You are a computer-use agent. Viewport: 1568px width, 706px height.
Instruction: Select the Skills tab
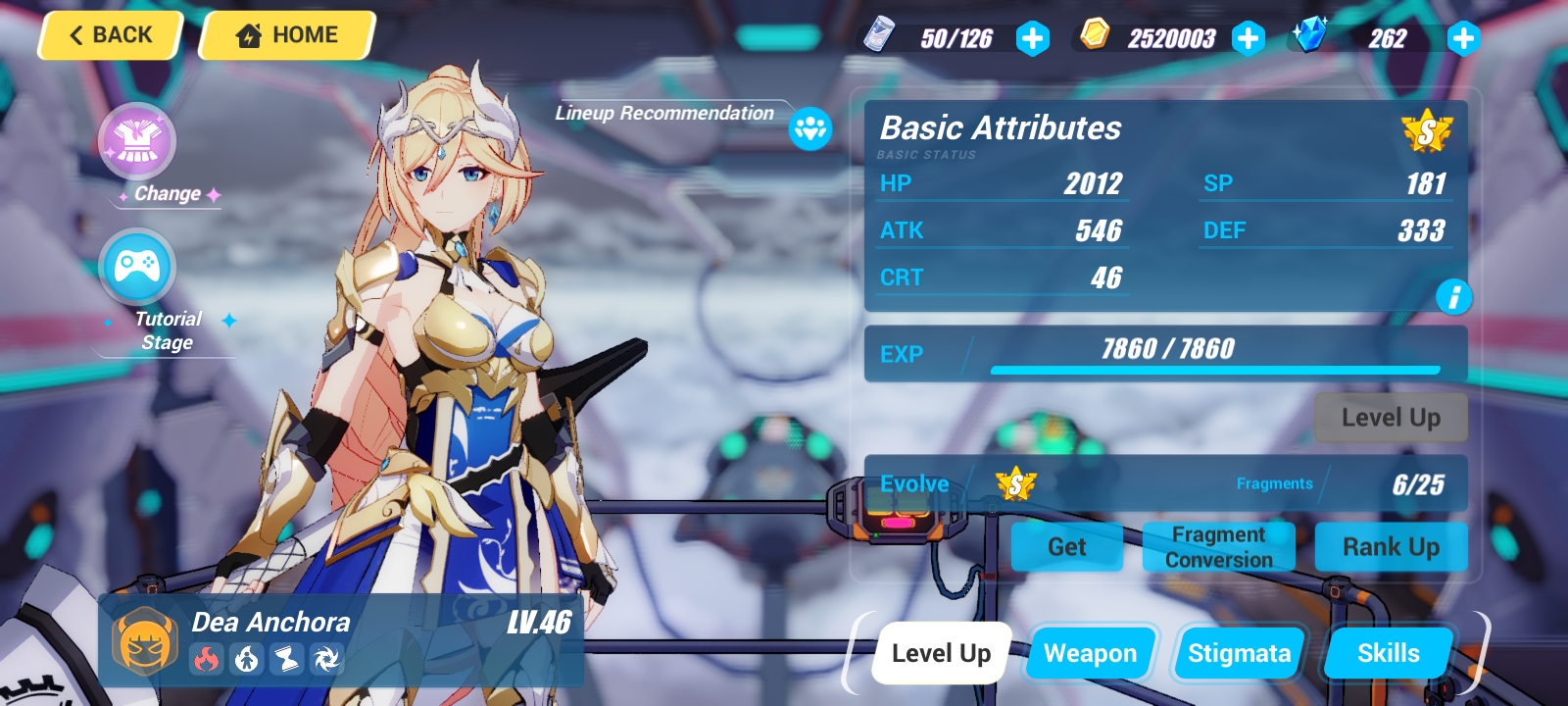click(1388, 652)
